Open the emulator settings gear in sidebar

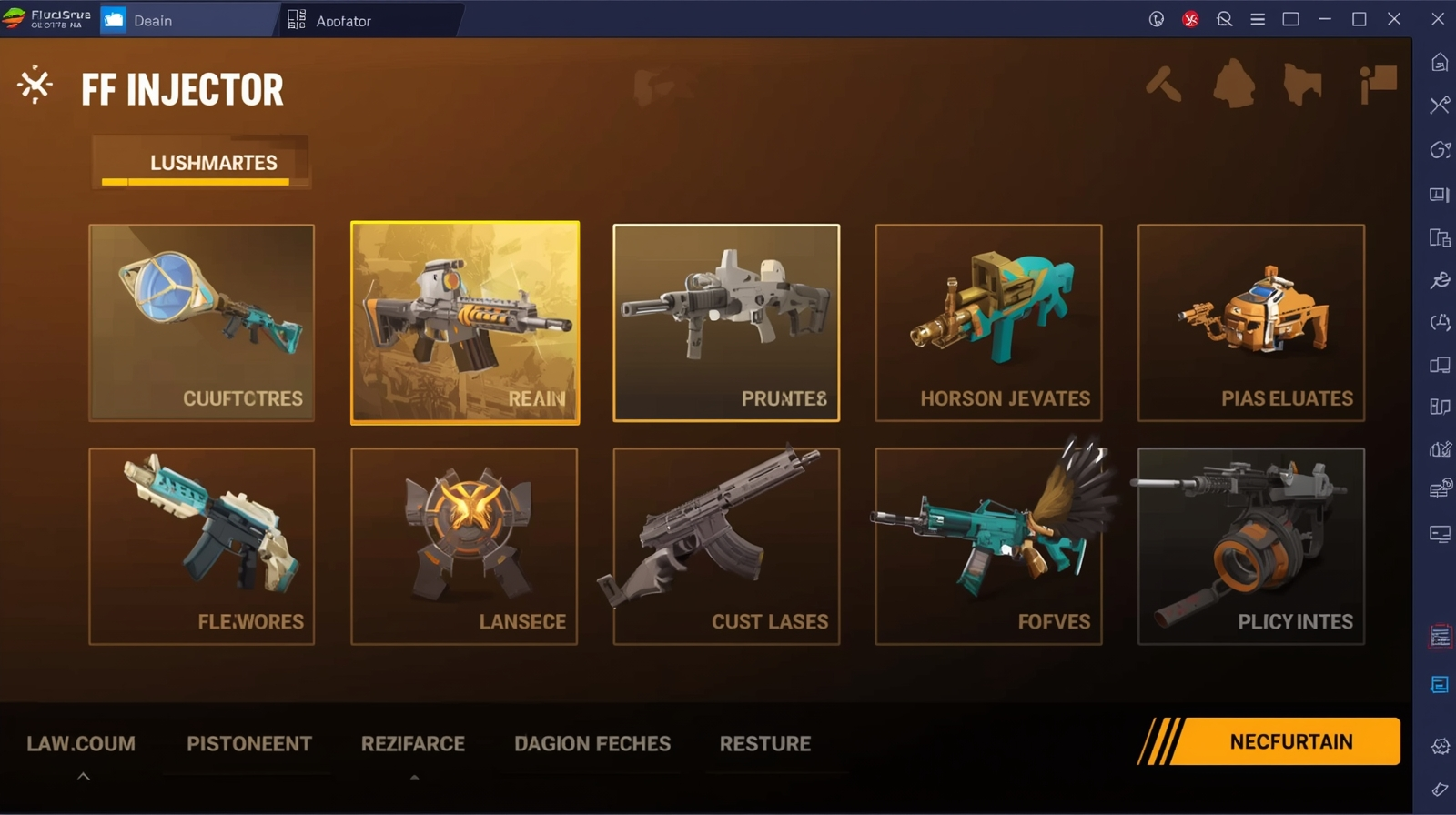click(x=1440, y=747)
